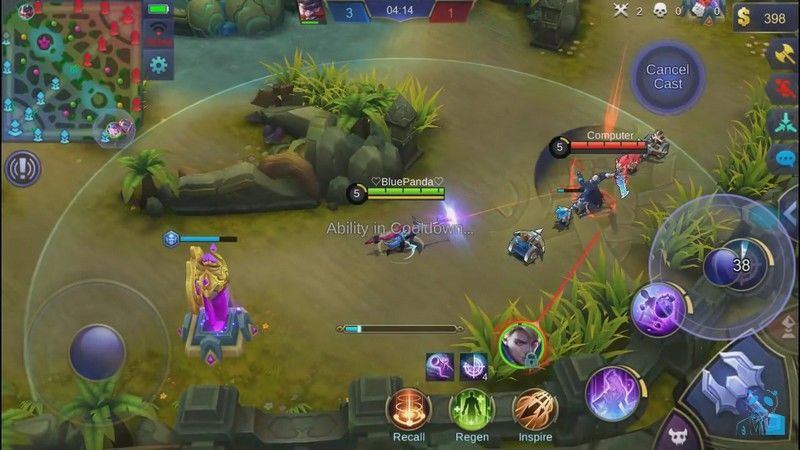The height and width of the screenshot is (450, 800).
Task: Select the crosshair item icon marked 4
Action: click(x=473, y=366)
